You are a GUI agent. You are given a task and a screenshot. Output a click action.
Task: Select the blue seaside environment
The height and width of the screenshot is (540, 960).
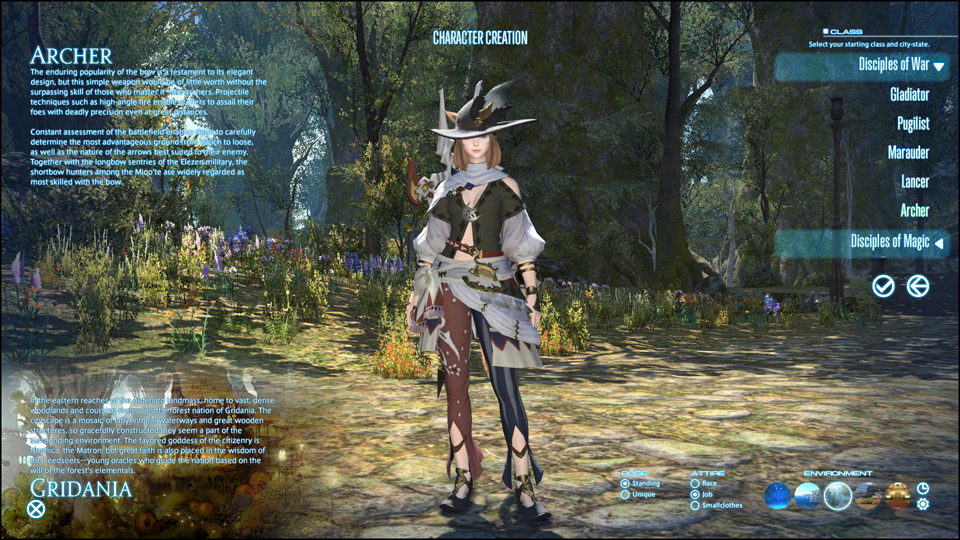coord(808,495)
